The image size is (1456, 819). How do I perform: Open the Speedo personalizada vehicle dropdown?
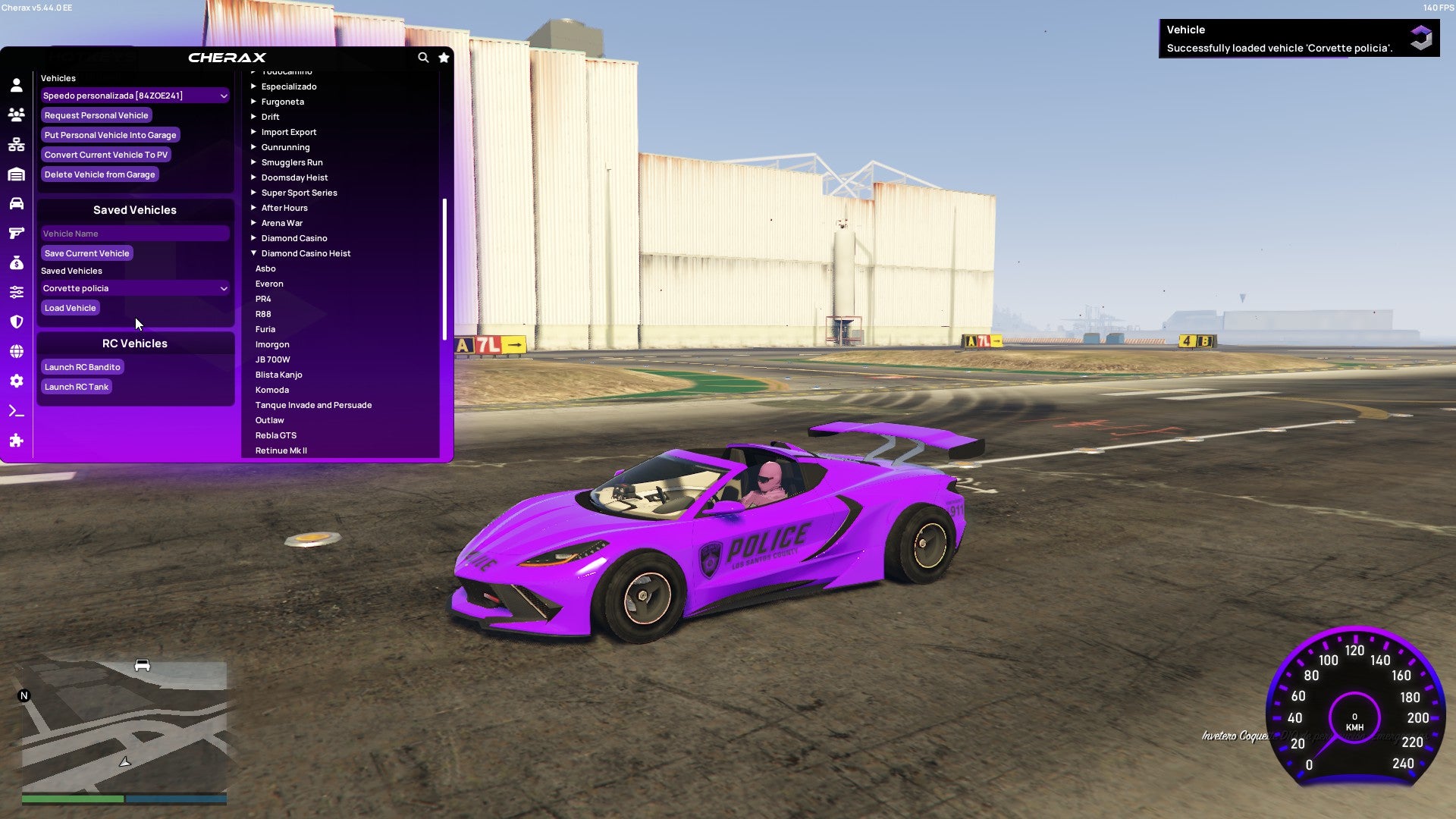134,96
